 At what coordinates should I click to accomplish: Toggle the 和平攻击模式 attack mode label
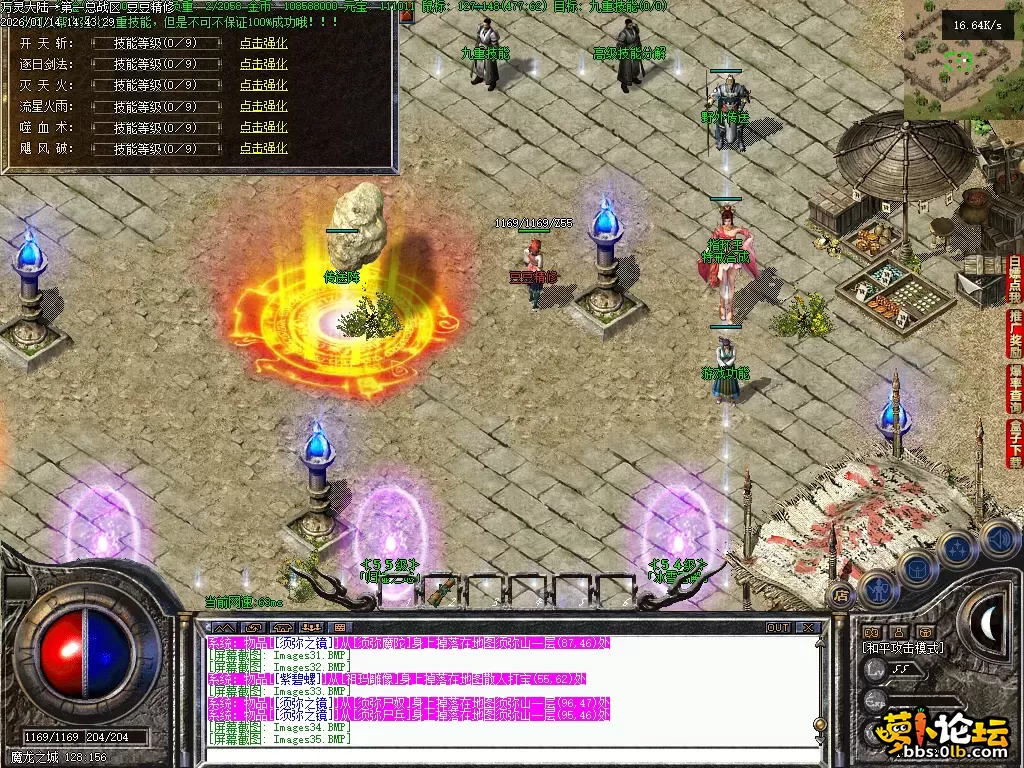click(x=902, y=648)
